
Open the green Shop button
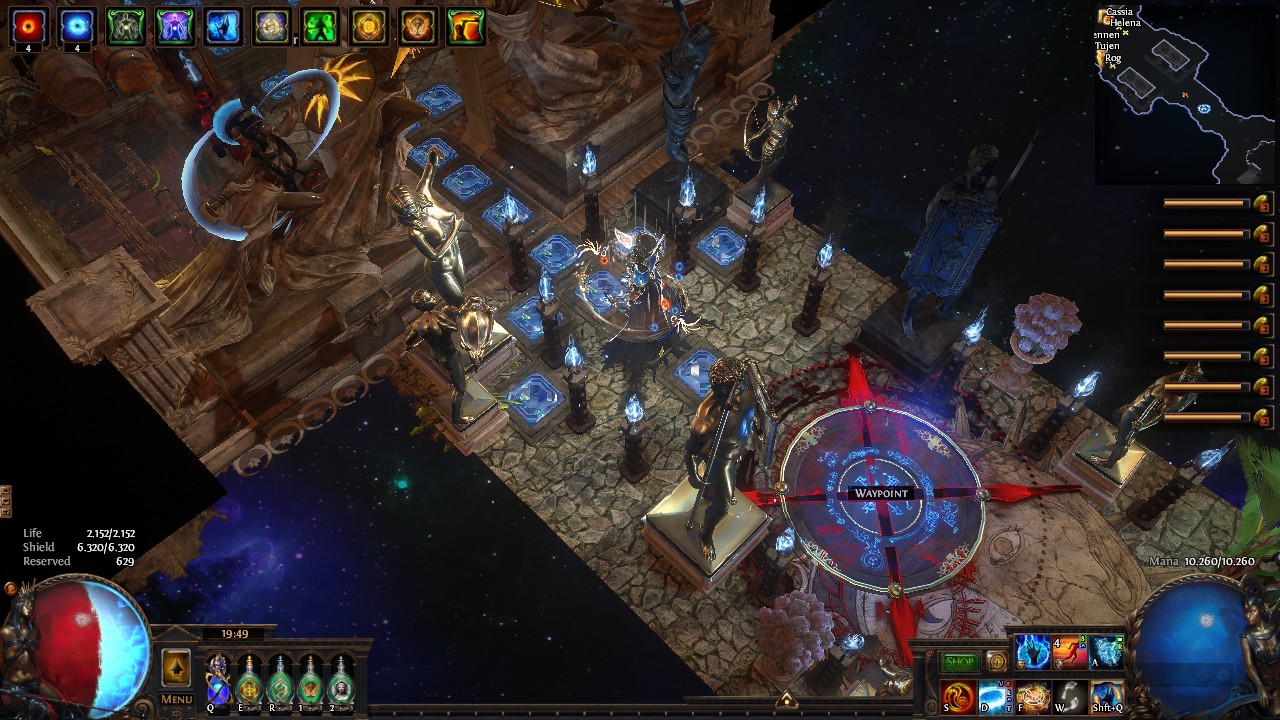959,662
